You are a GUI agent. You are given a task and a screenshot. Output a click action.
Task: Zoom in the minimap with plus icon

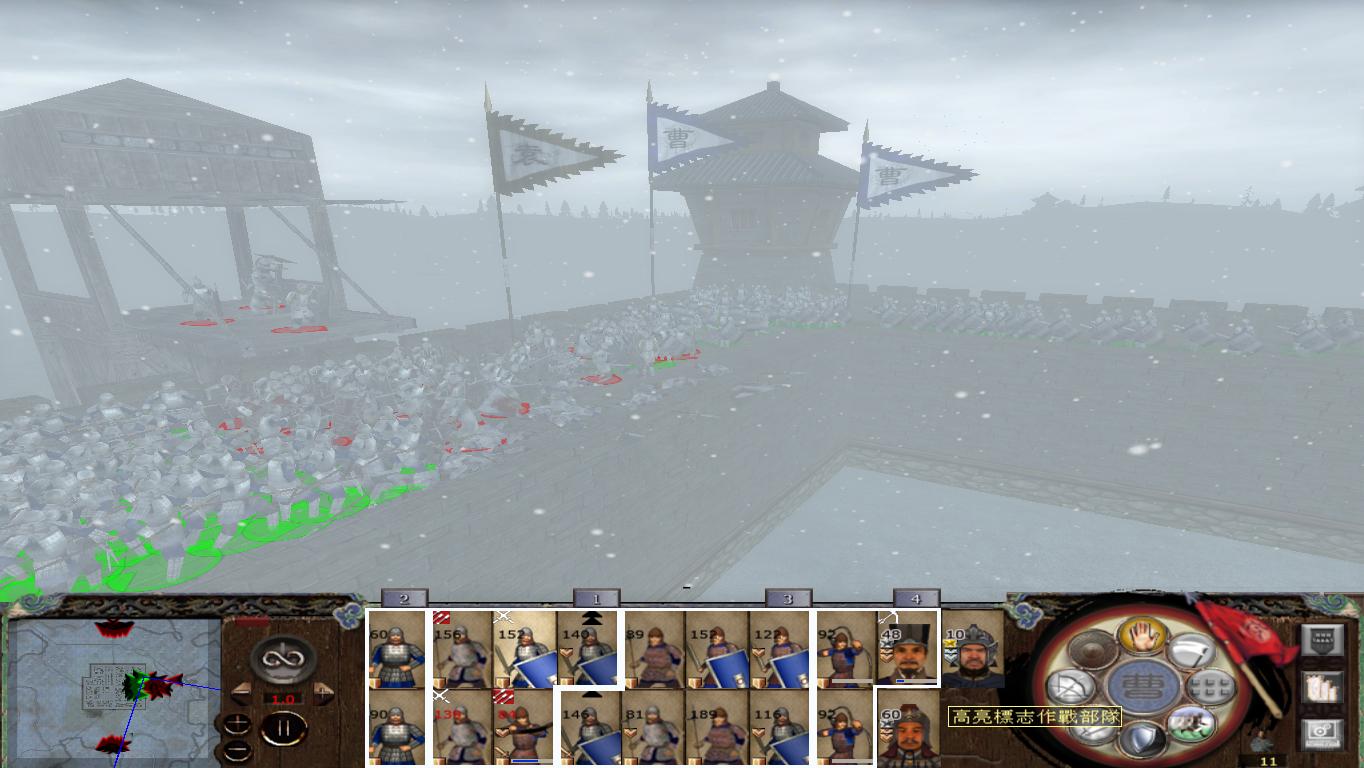[x=237, y=724]
